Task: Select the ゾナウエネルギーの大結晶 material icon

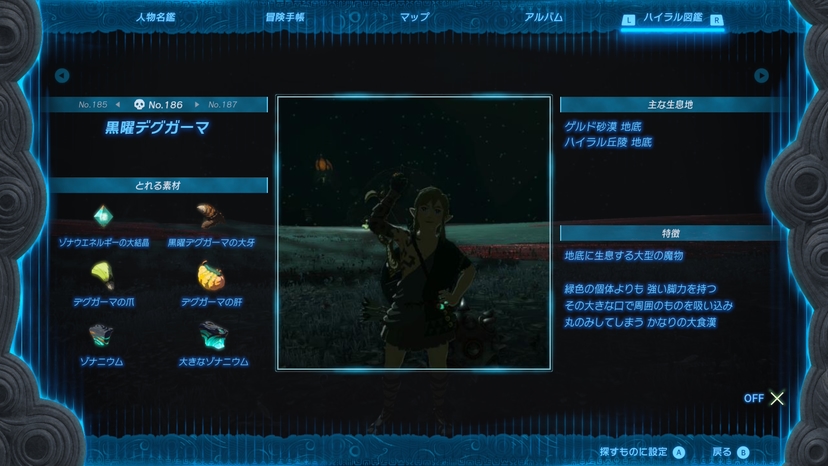Action: (103, 216)
